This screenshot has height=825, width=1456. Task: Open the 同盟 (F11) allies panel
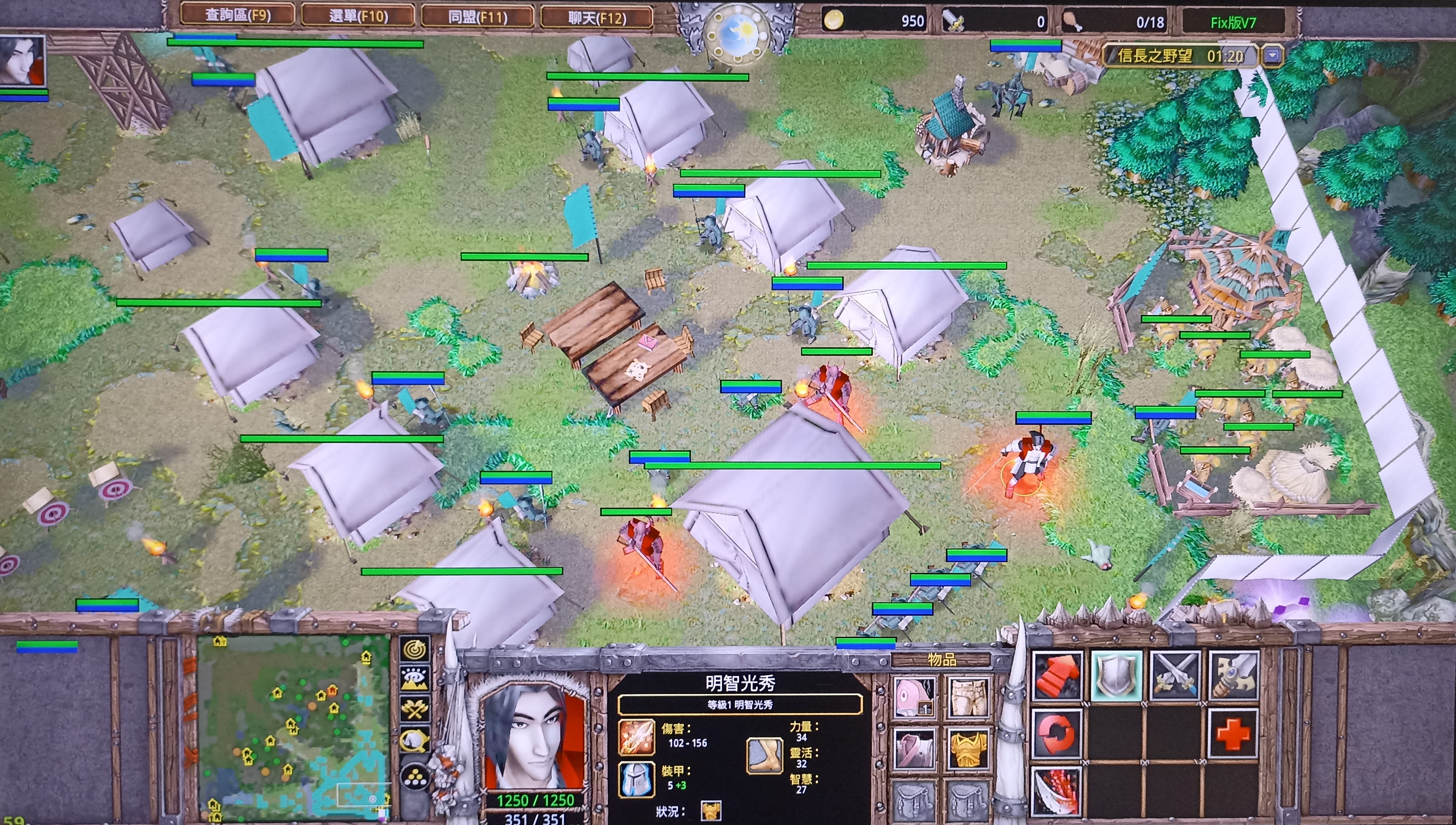pyautogui.click(x=478, y=17)
